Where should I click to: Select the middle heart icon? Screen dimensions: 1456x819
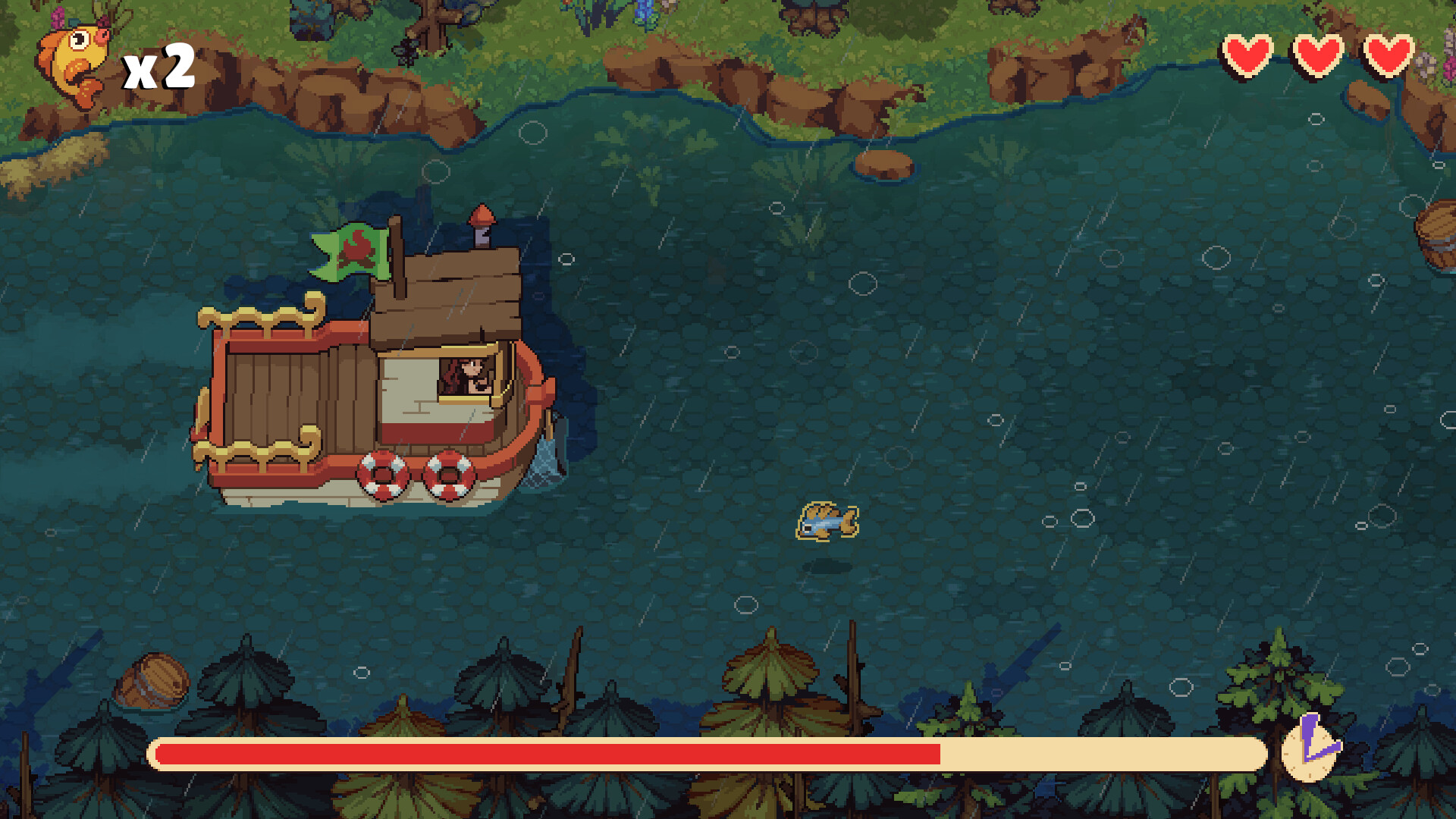click(1318, 55)
